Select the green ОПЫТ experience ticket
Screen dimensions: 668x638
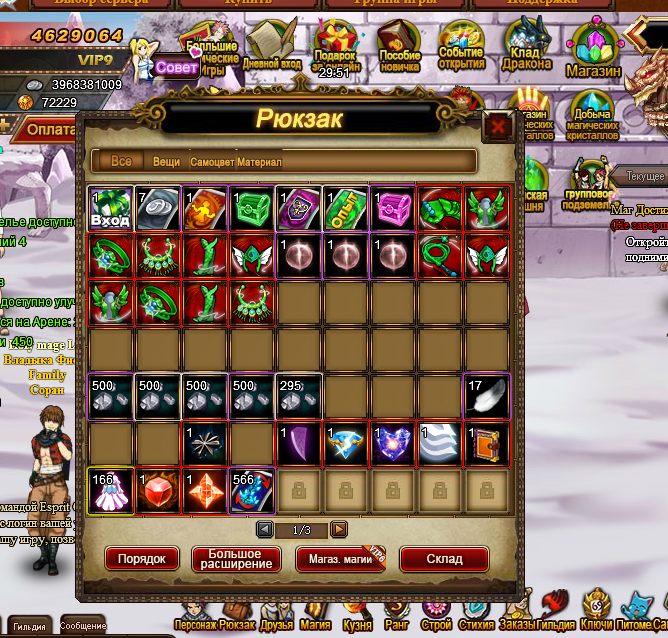coord(345,209)
